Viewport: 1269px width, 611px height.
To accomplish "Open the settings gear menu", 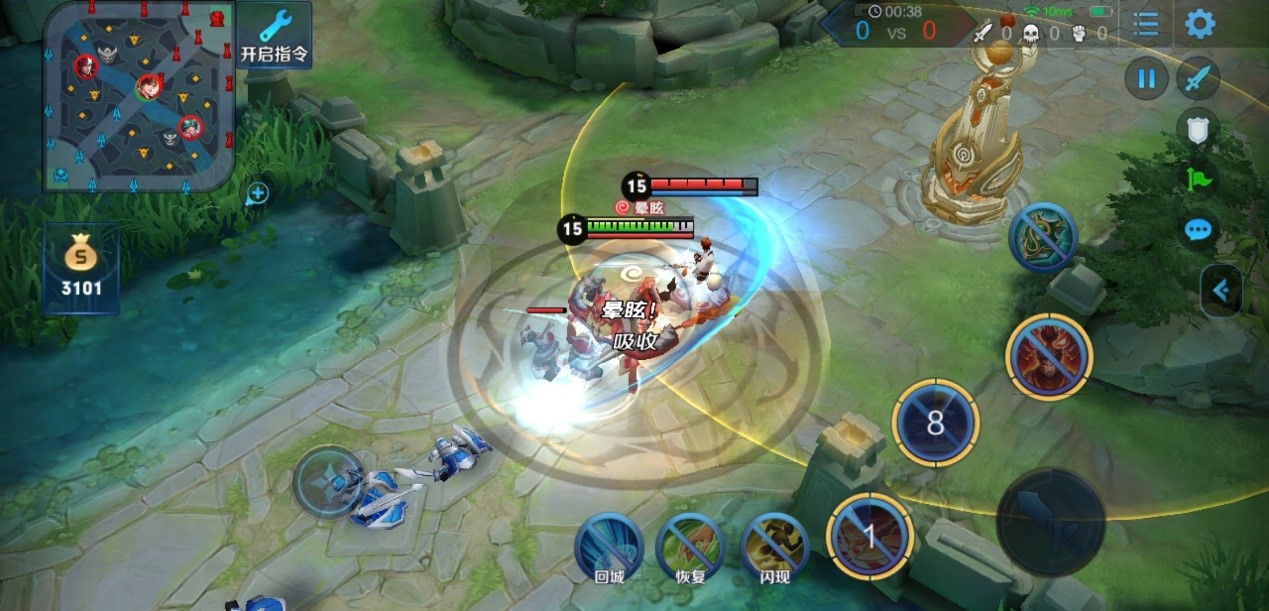I will pyautogui.click(x=1199, y=24).
